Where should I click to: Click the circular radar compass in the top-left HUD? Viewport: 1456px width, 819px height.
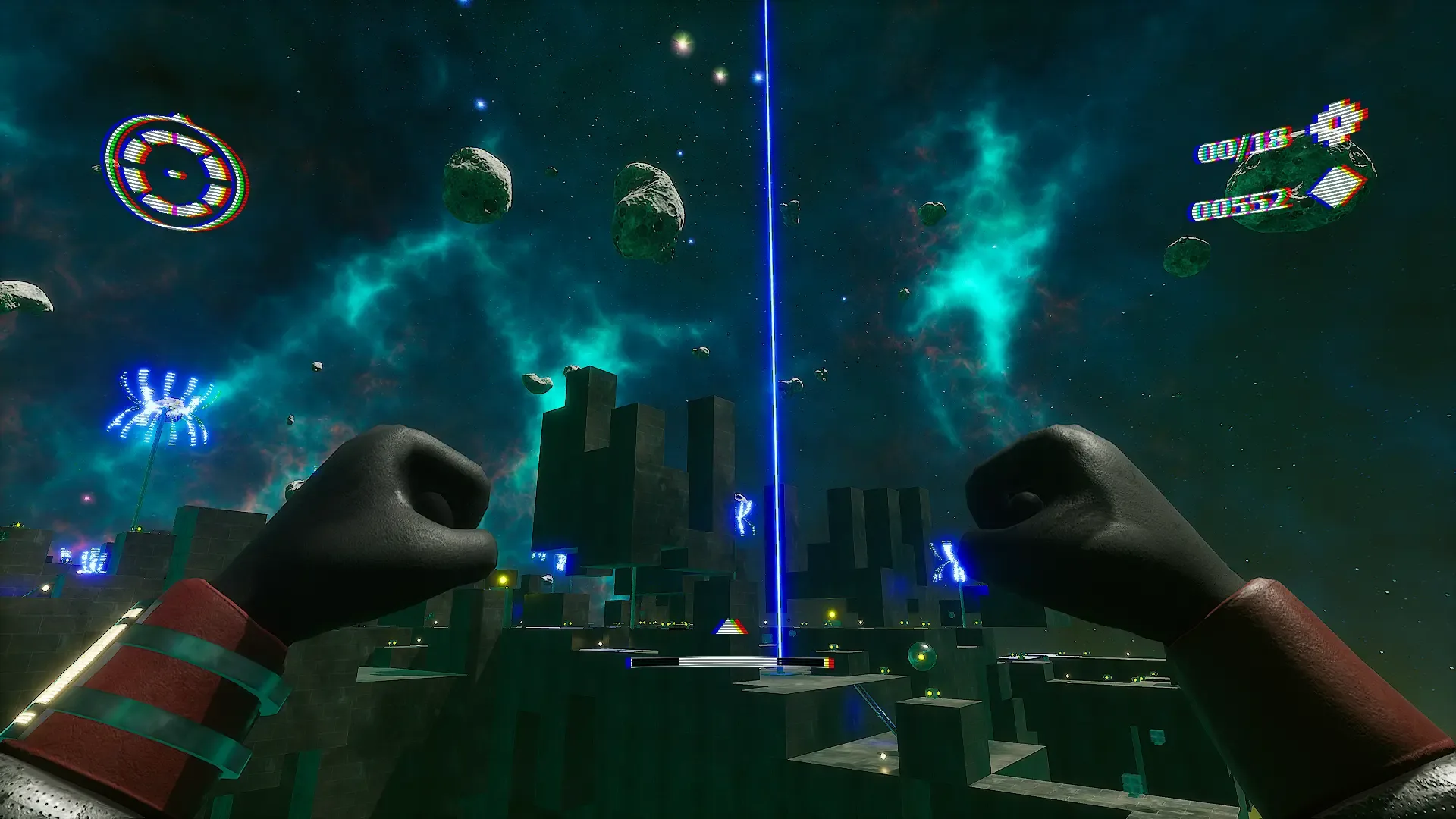pyautogui.click(x=173, y=173)
